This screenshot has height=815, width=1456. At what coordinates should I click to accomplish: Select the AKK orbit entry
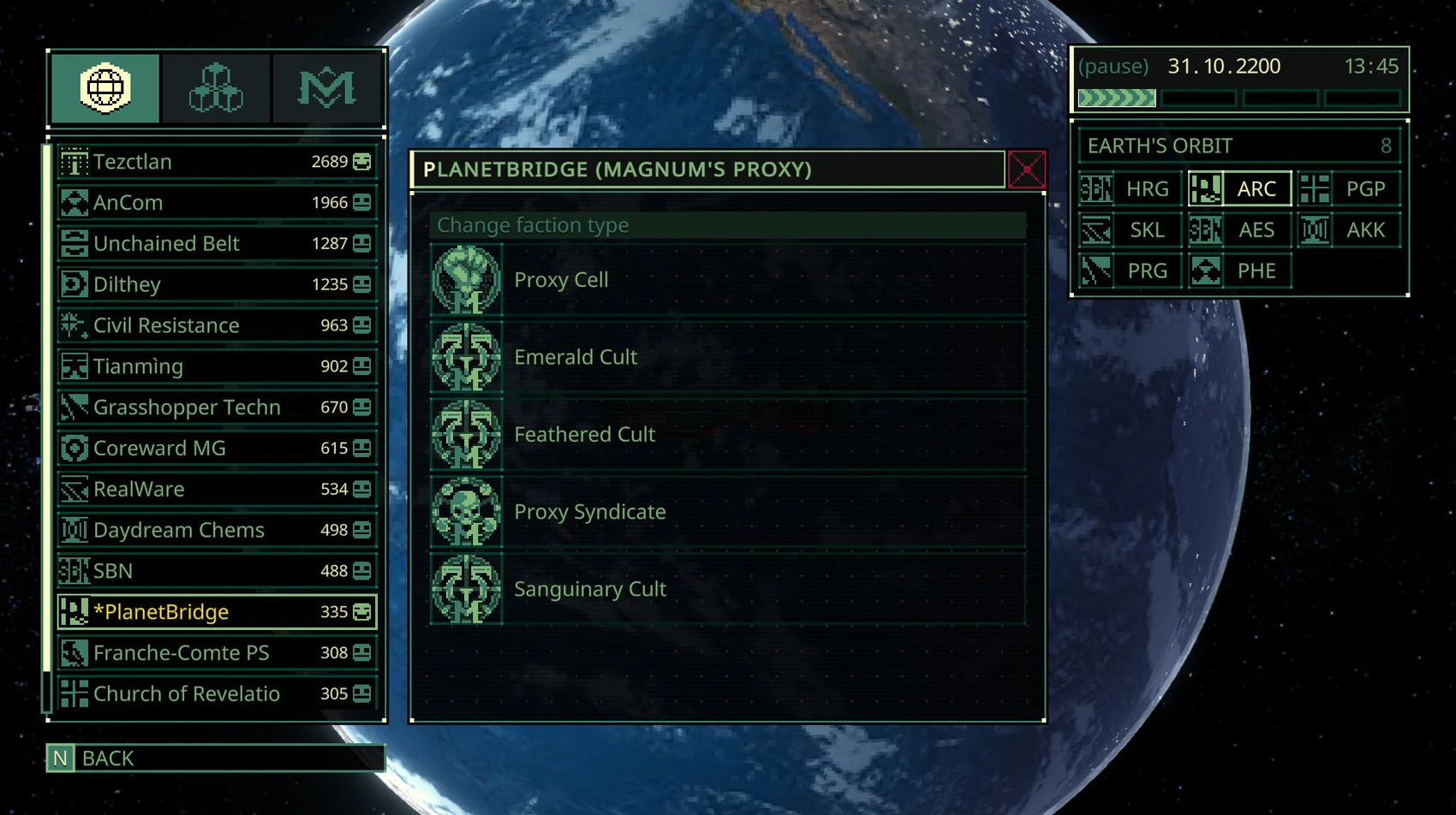point(1349,230)
